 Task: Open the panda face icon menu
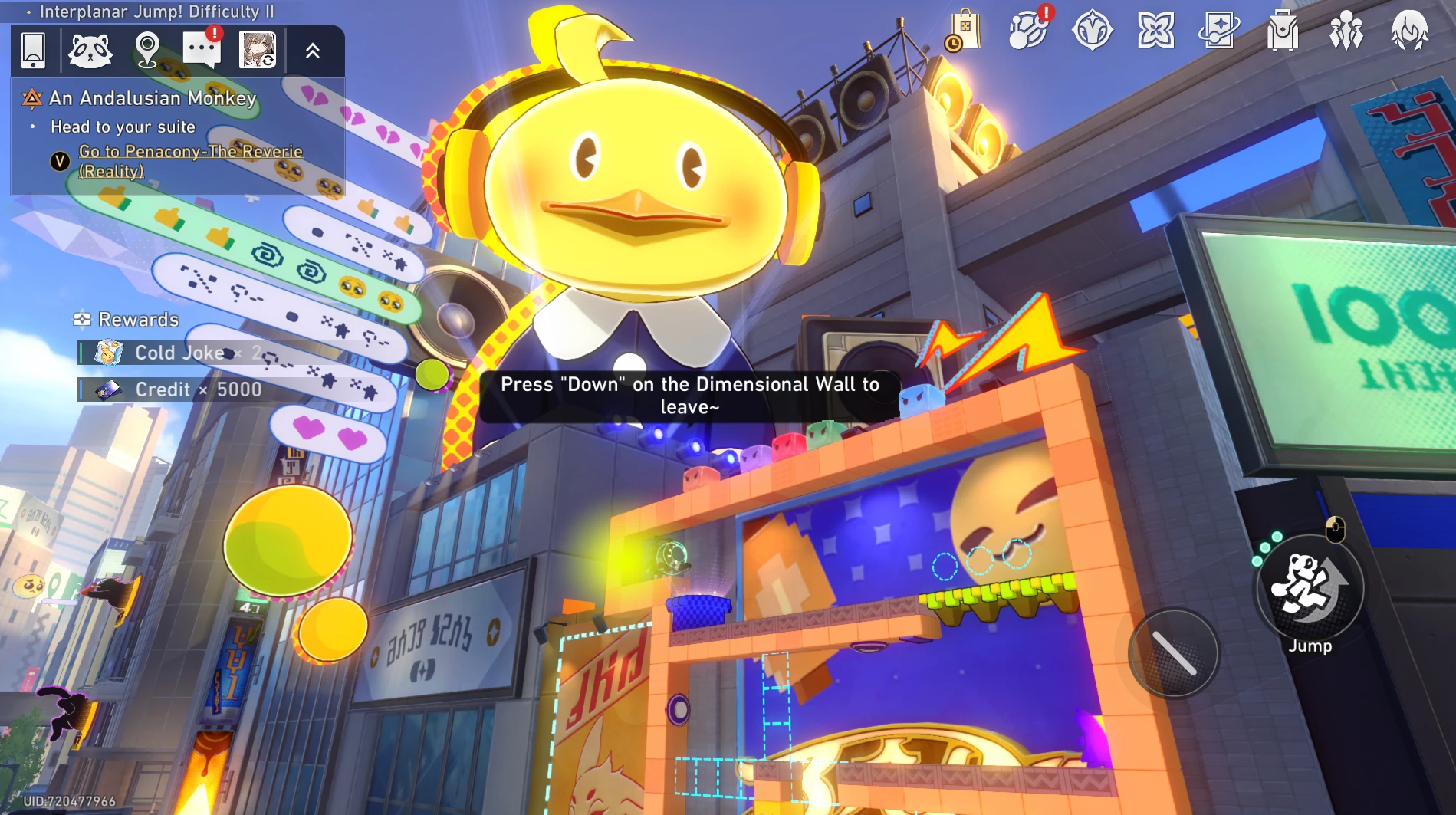coord(90,51)
